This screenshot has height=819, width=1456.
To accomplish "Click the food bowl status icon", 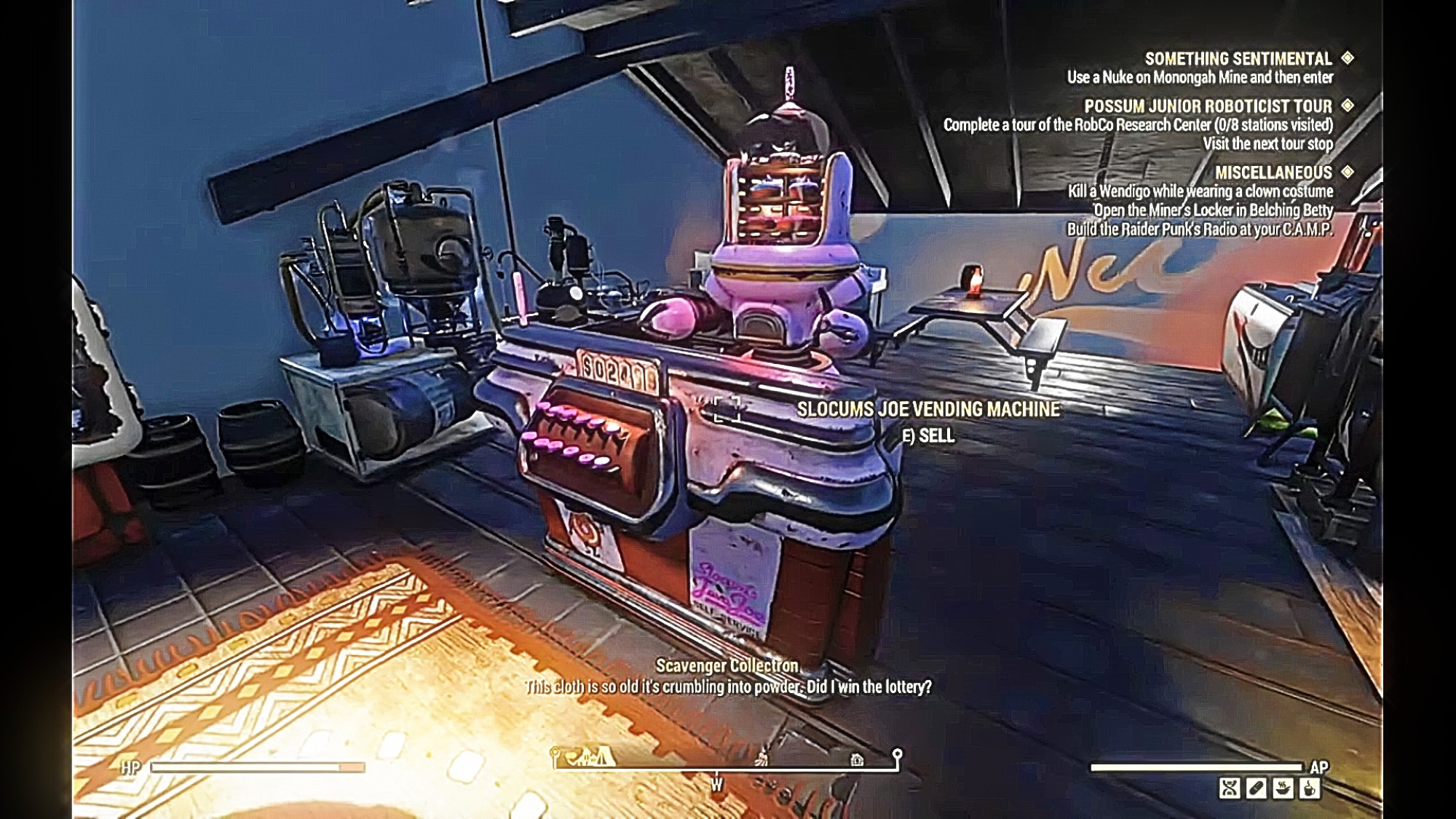I will (1283, 788).
